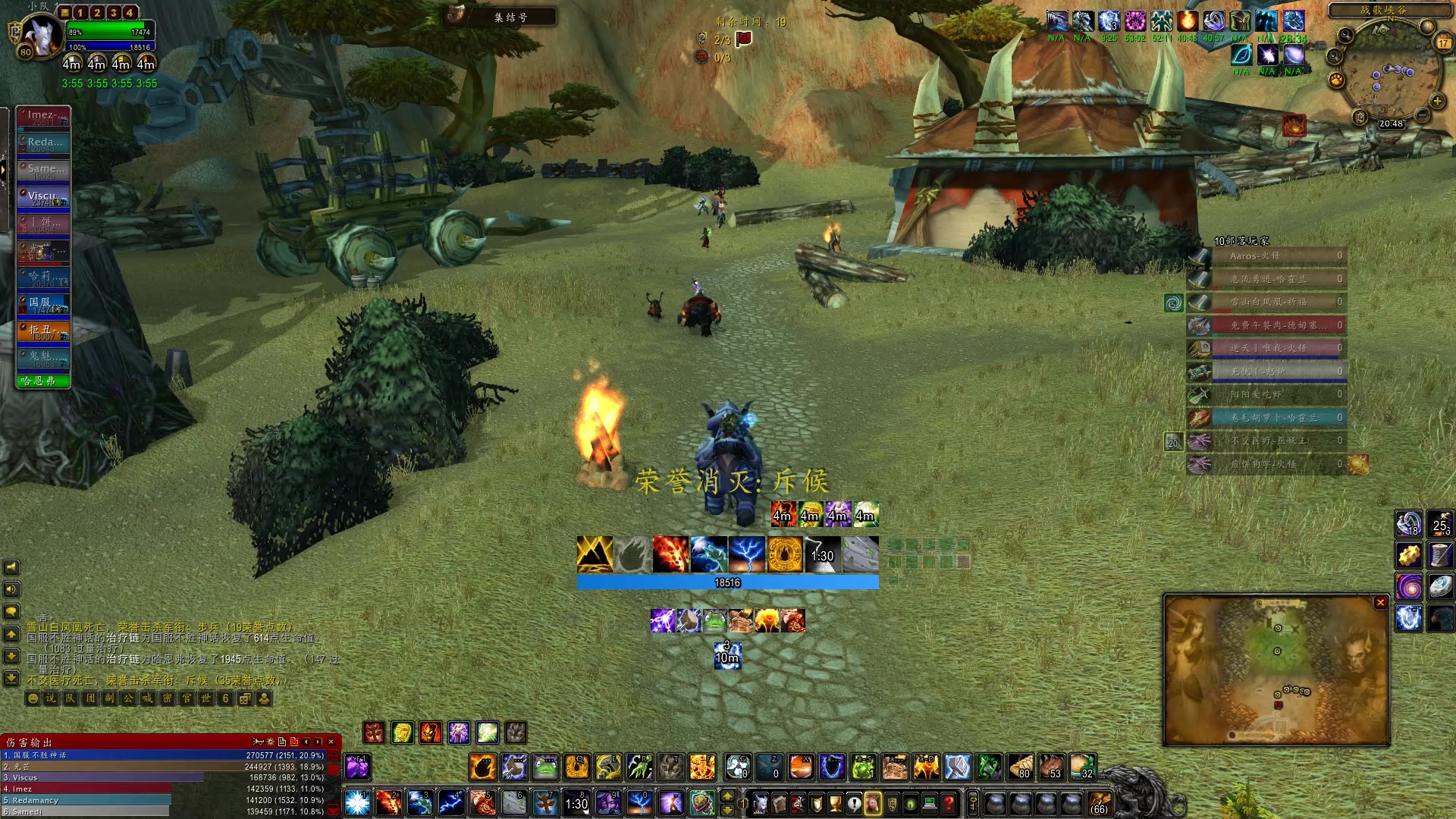
Task: Close the damage meter window
Action: coord(331,742)
